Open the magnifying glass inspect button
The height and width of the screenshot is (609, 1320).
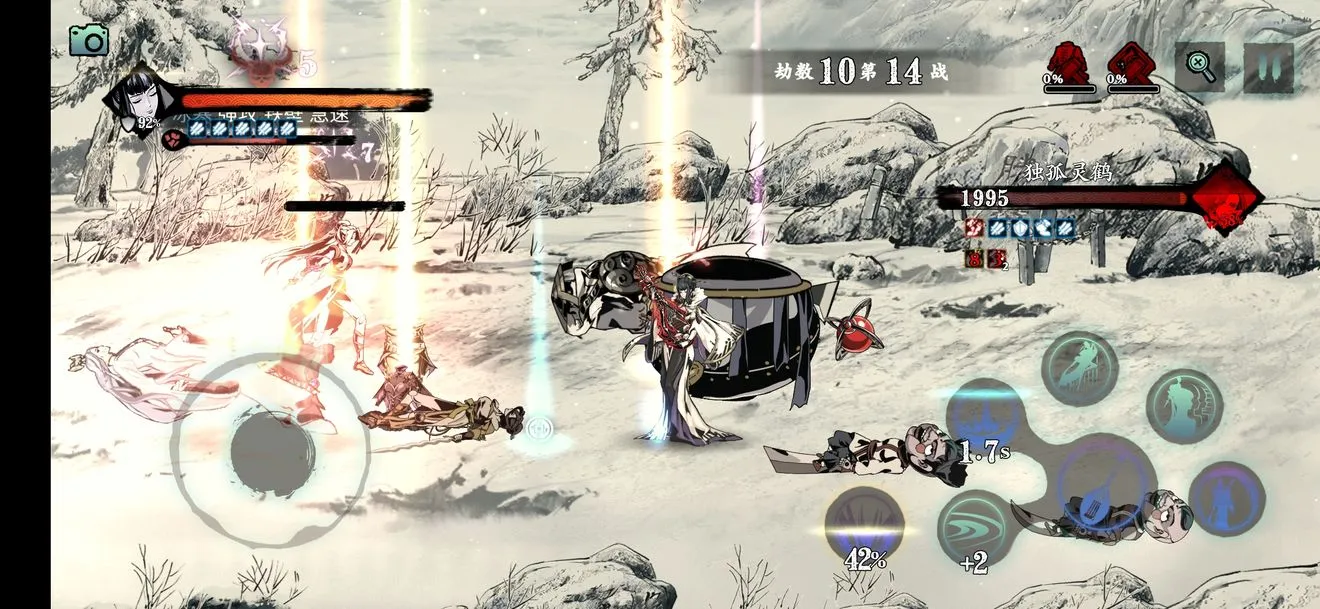pyautogui.click(x=1199, y=67)
